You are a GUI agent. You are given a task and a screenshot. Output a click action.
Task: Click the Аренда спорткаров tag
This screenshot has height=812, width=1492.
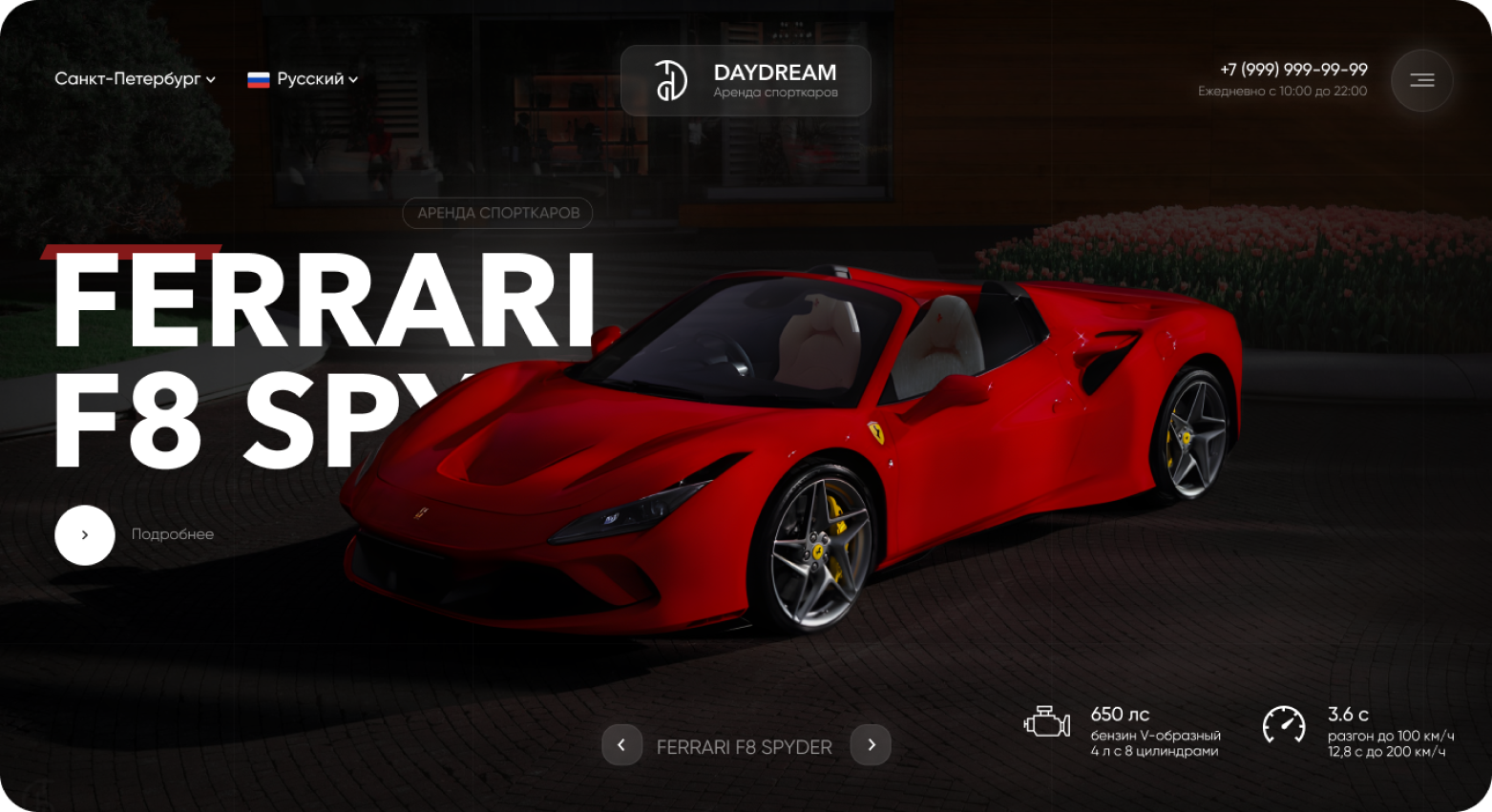pyautogui.click(x=497, y=213)
